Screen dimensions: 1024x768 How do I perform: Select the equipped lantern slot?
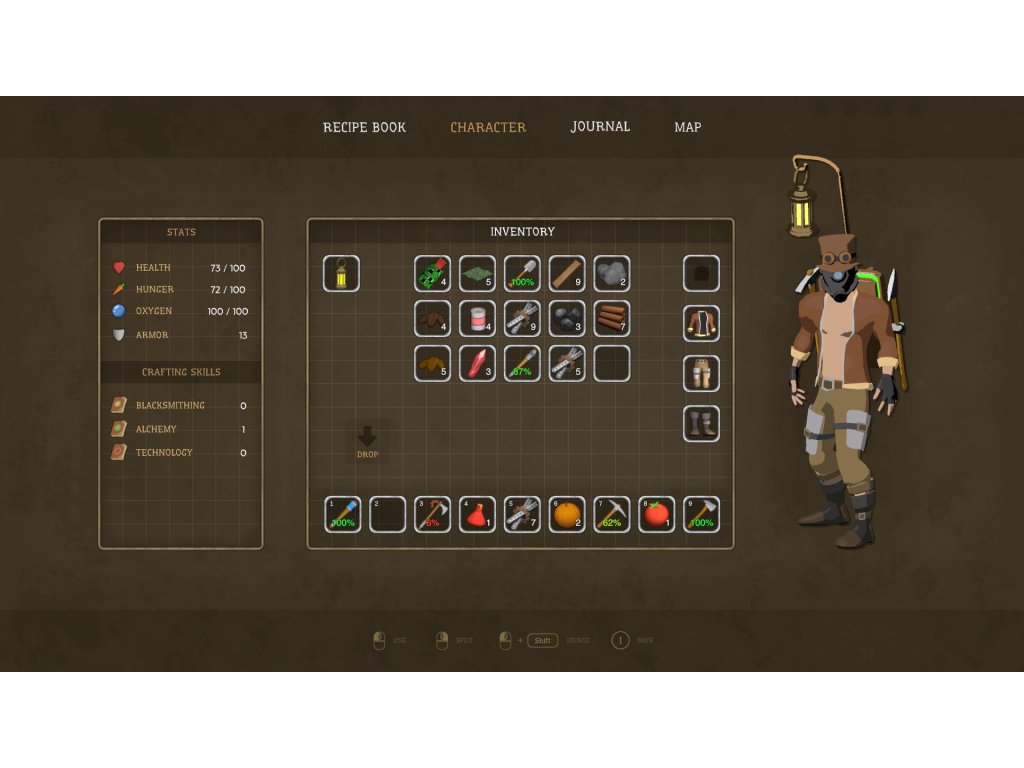pos(341,273)
